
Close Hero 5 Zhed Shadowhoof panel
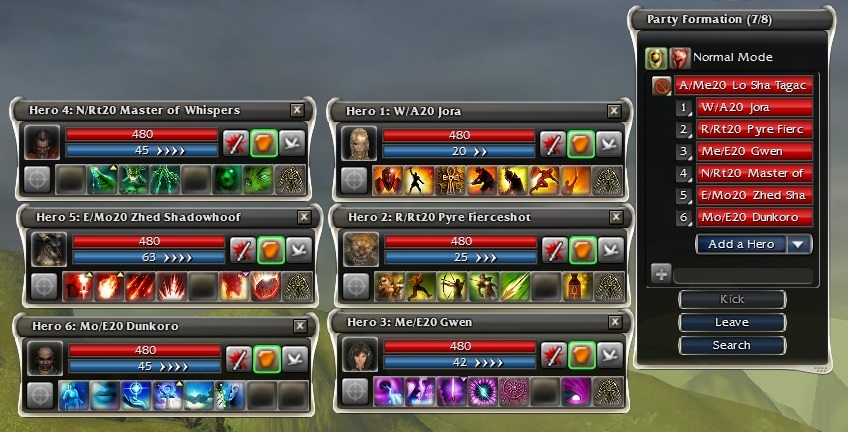(x=304, y=217)
